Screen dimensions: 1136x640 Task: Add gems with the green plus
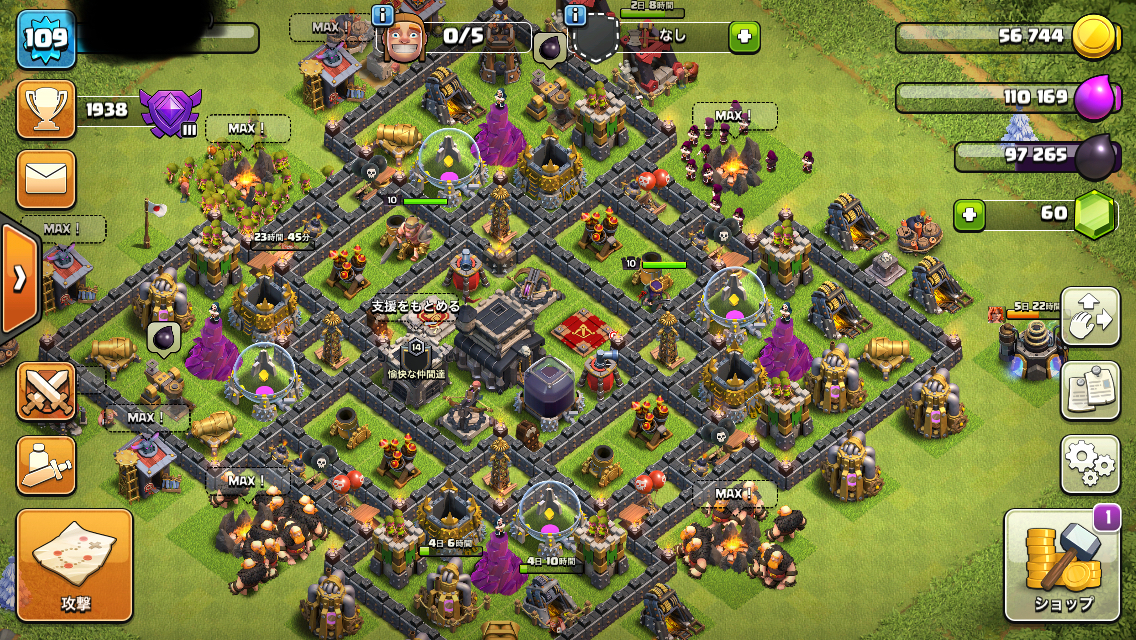(967, 214)
